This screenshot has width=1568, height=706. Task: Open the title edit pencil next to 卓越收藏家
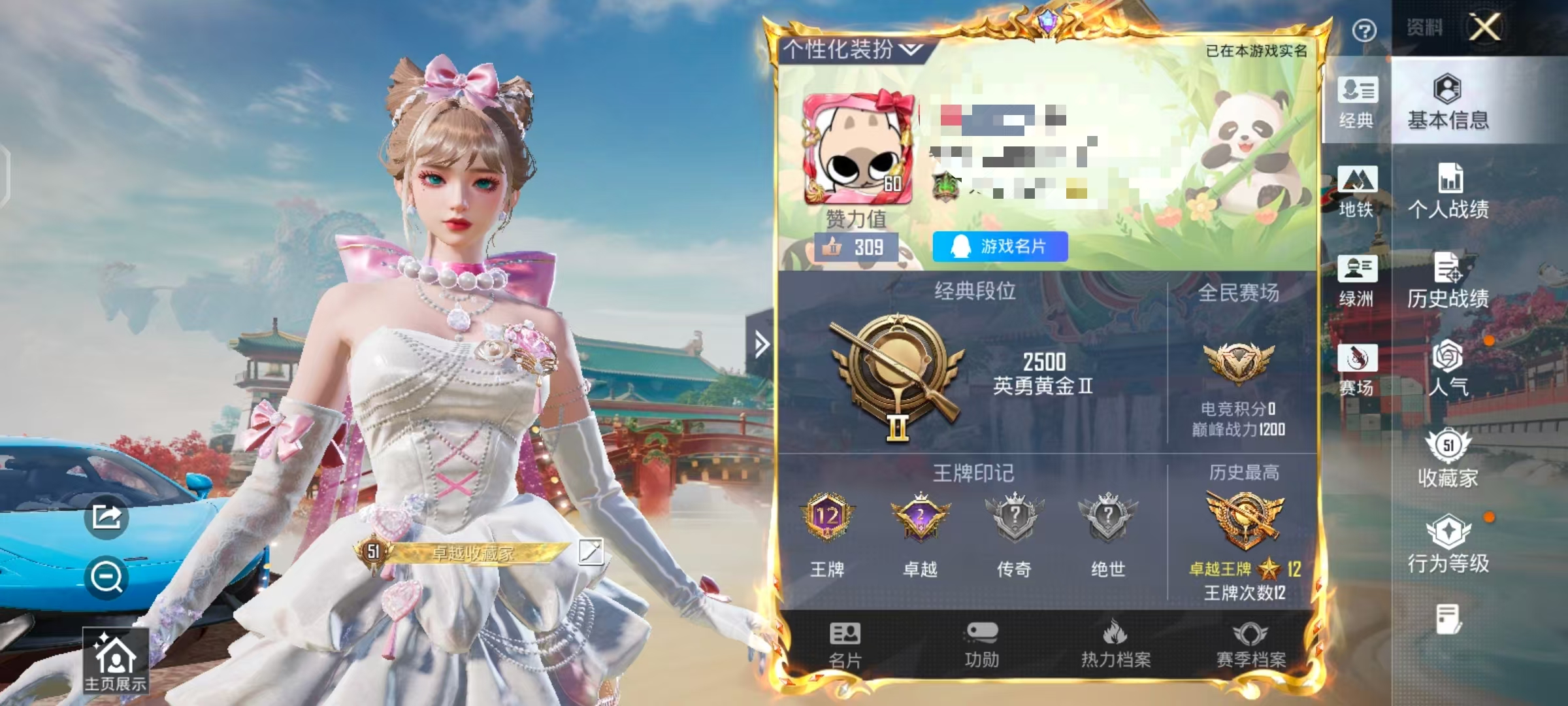[x=590, y=551]
